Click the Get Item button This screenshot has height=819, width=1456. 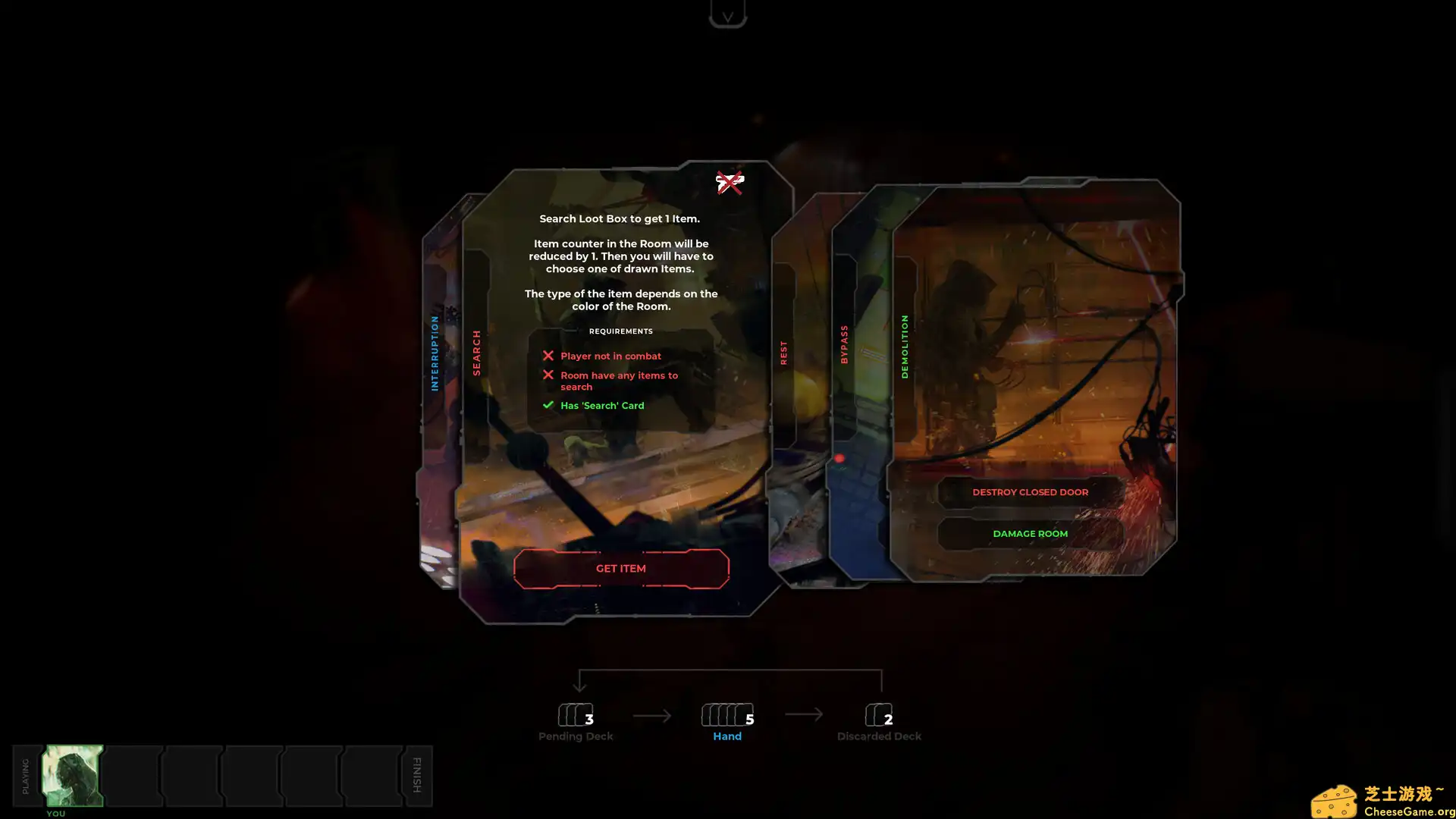(x=621, y=569)
